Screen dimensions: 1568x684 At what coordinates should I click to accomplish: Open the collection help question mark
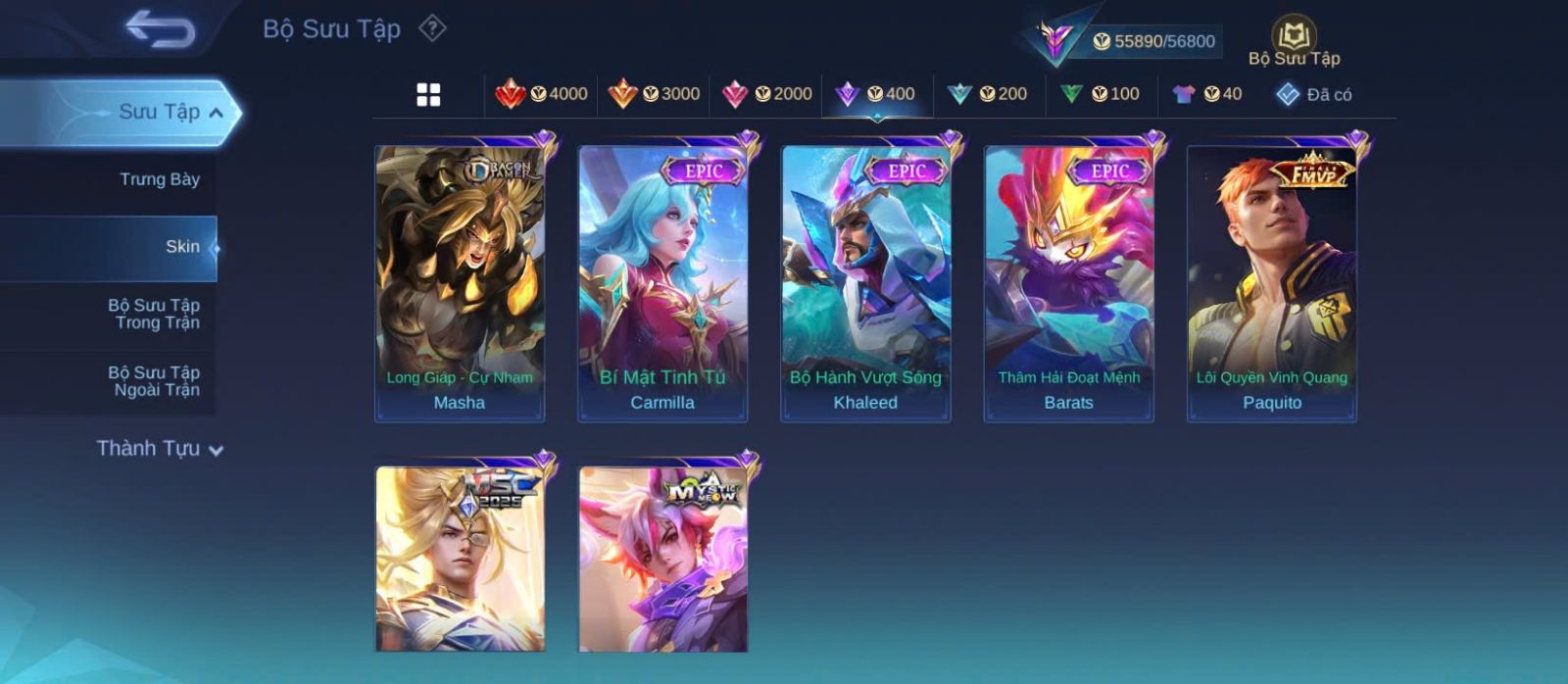[x=432, y=28]
